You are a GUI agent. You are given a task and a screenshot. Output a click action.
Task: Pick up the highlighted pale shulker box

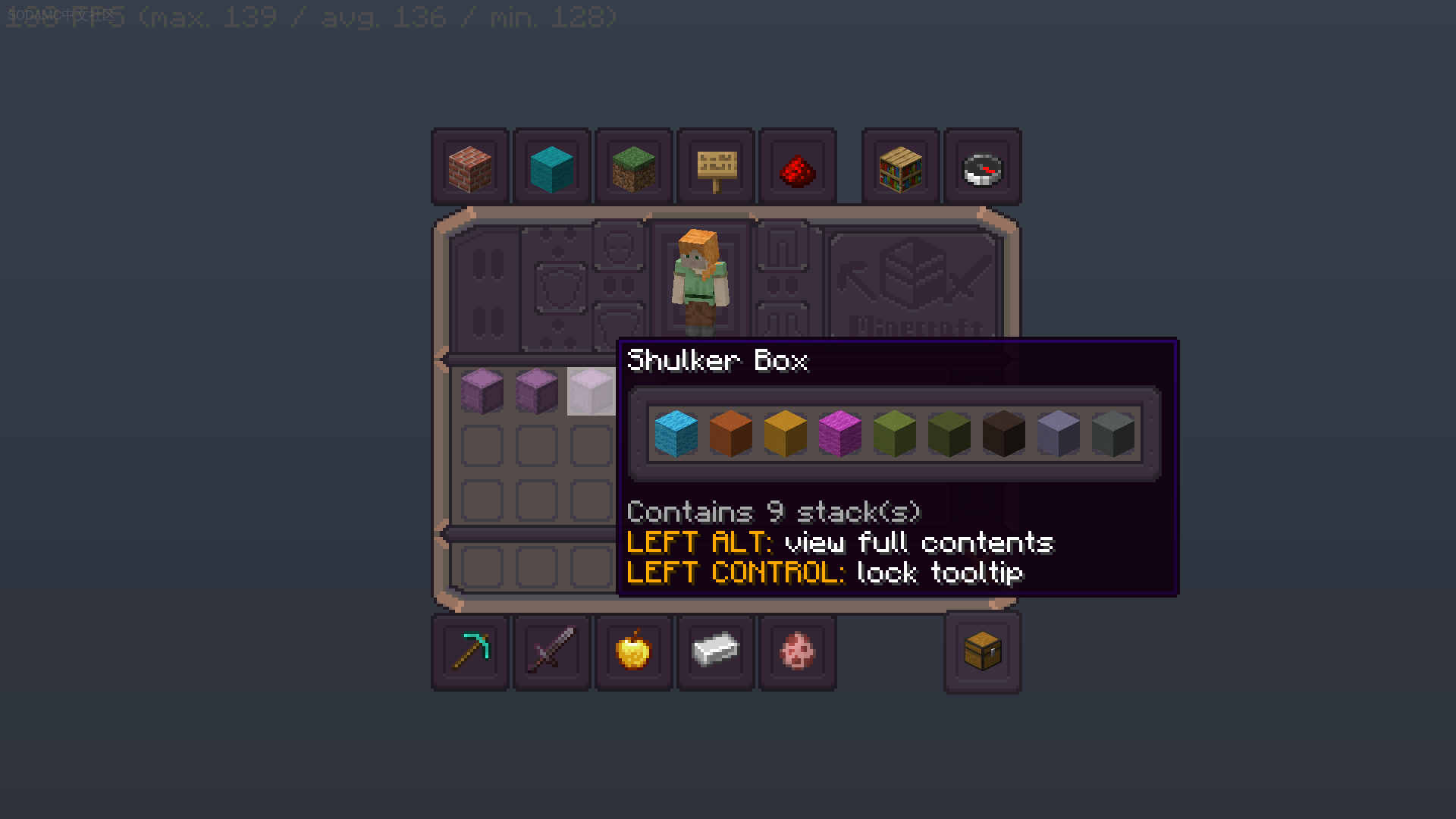[x=591, y=391]
